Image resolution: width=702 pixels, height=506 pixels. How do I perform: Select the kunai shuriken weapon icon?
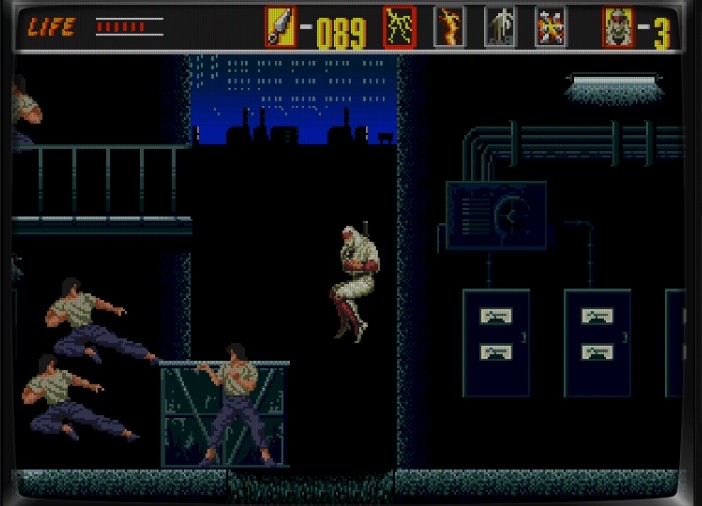(280, 27)
